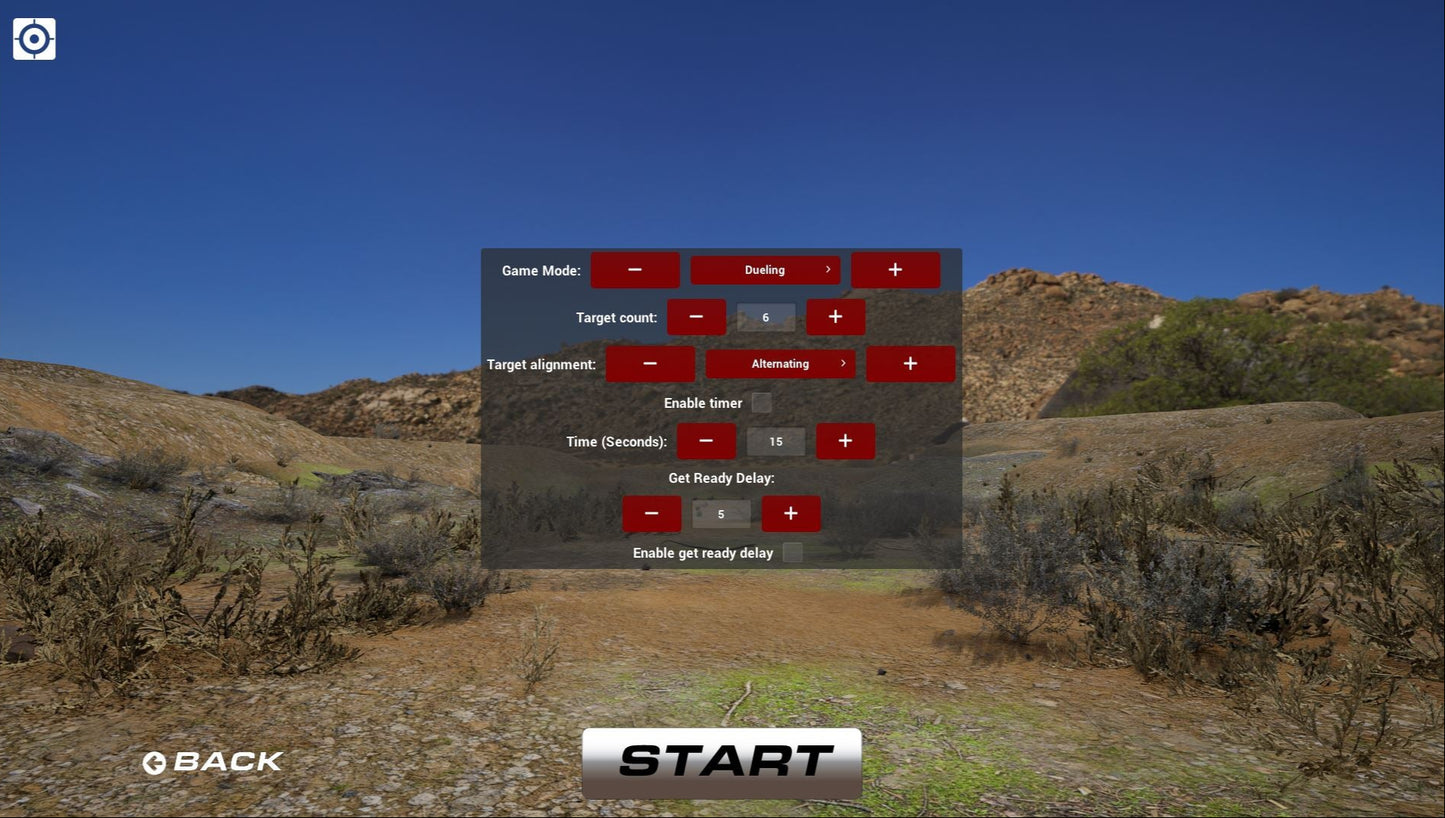
Task: Decrease the target count with the minus button
Action: point(696,316)
